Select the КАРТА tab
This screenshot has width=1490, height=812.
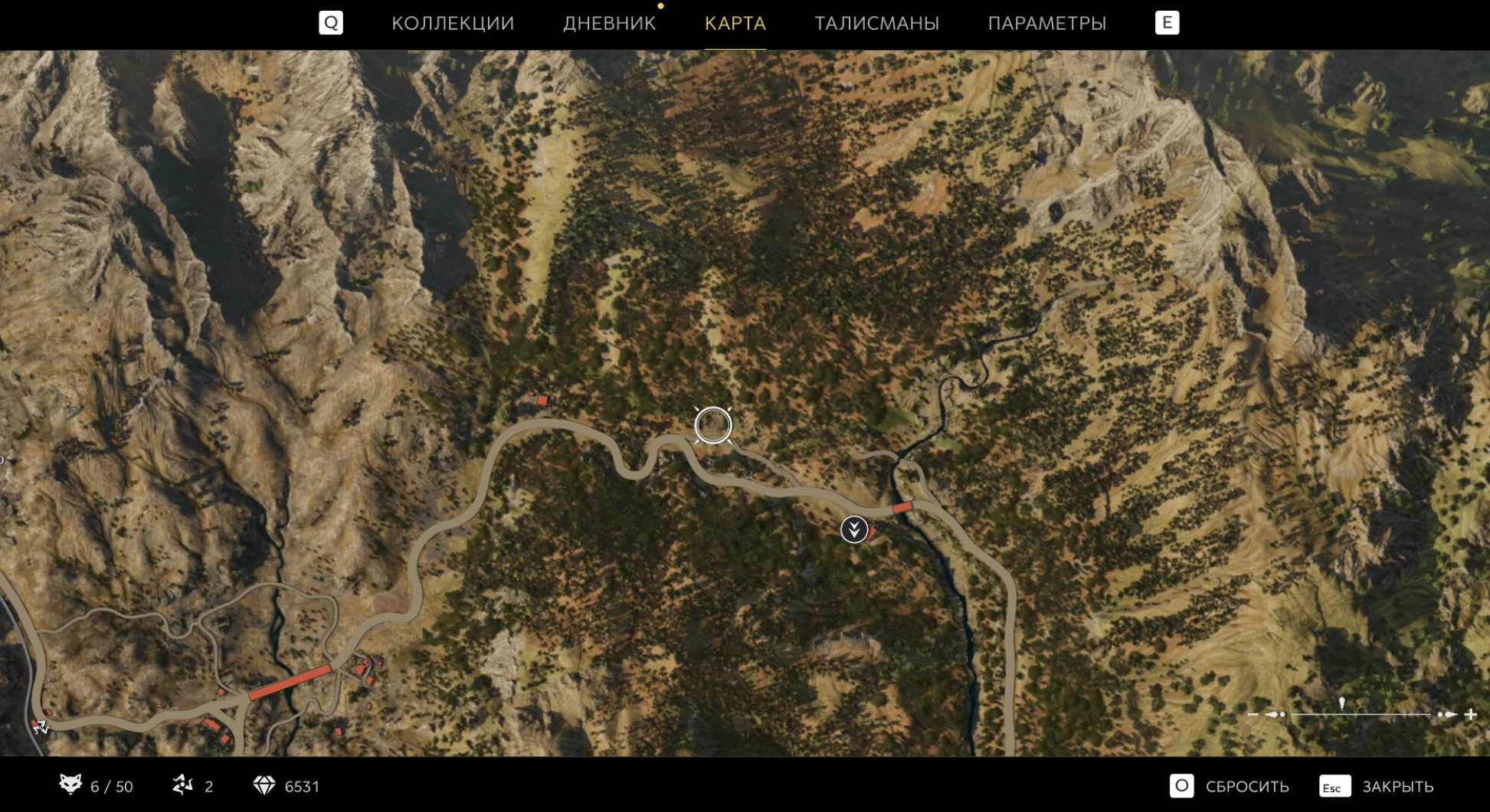coord(735,23)
